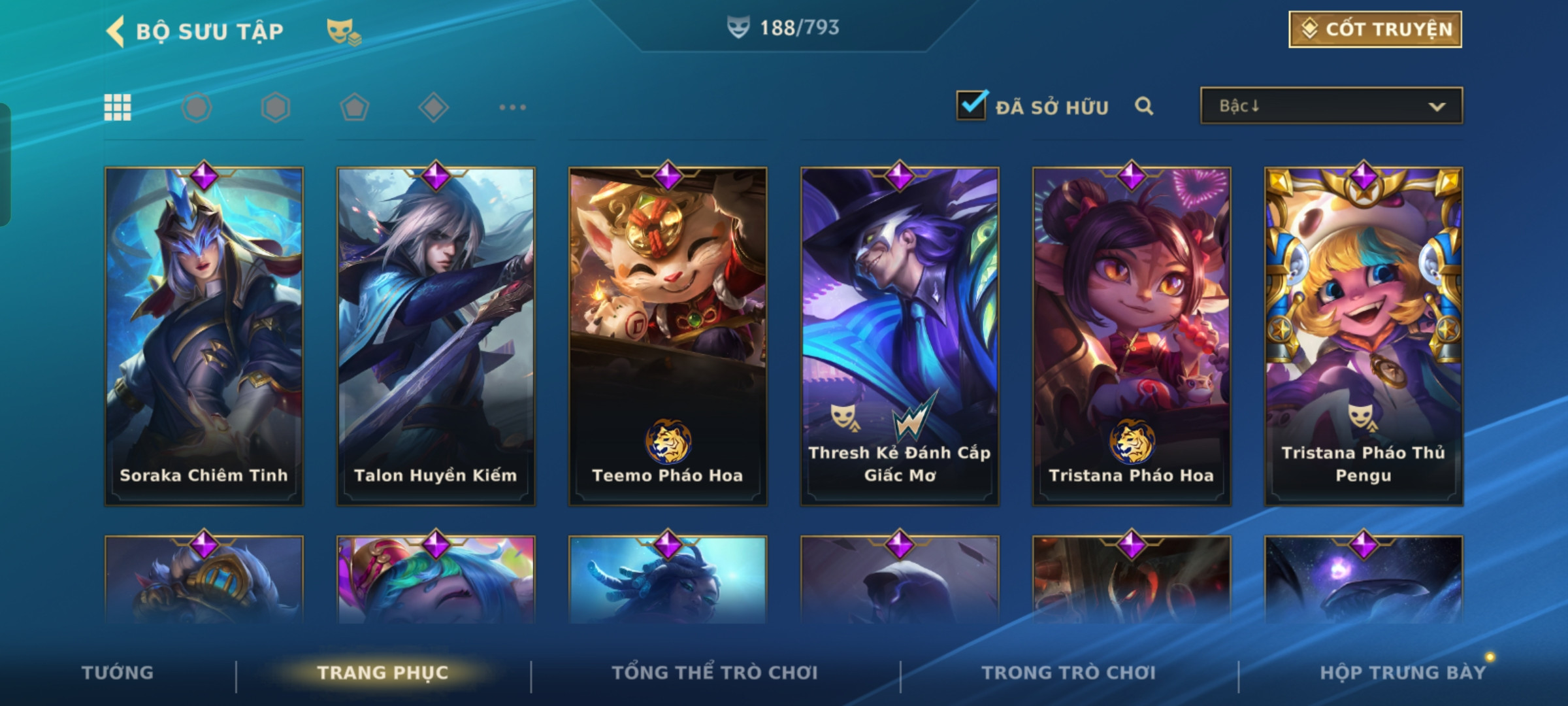The image size is (1568, 706).
Task: Pick the Teemo Pháo Hoa skin card
Action: pos(668,336)
